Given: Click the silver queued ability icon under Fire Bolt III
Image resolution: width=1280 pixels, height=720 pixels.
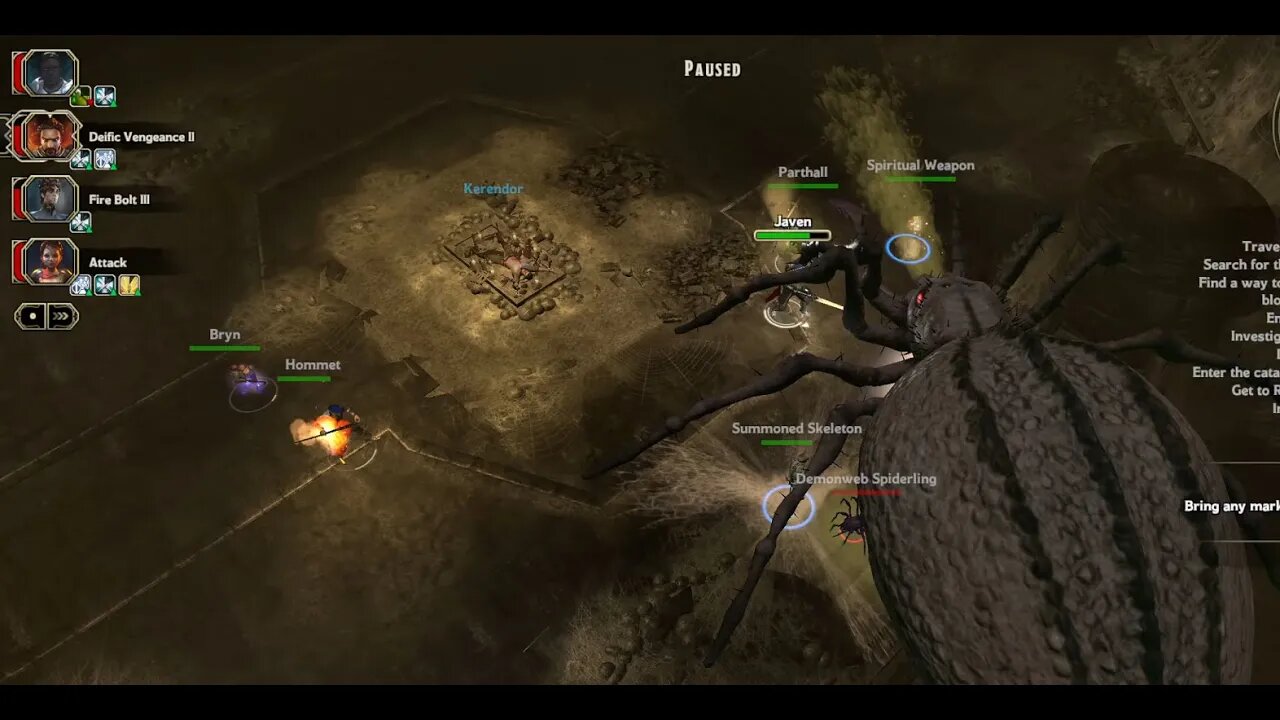Looking at the screenshot, I should pyautogui.click(x=82, y=221).
